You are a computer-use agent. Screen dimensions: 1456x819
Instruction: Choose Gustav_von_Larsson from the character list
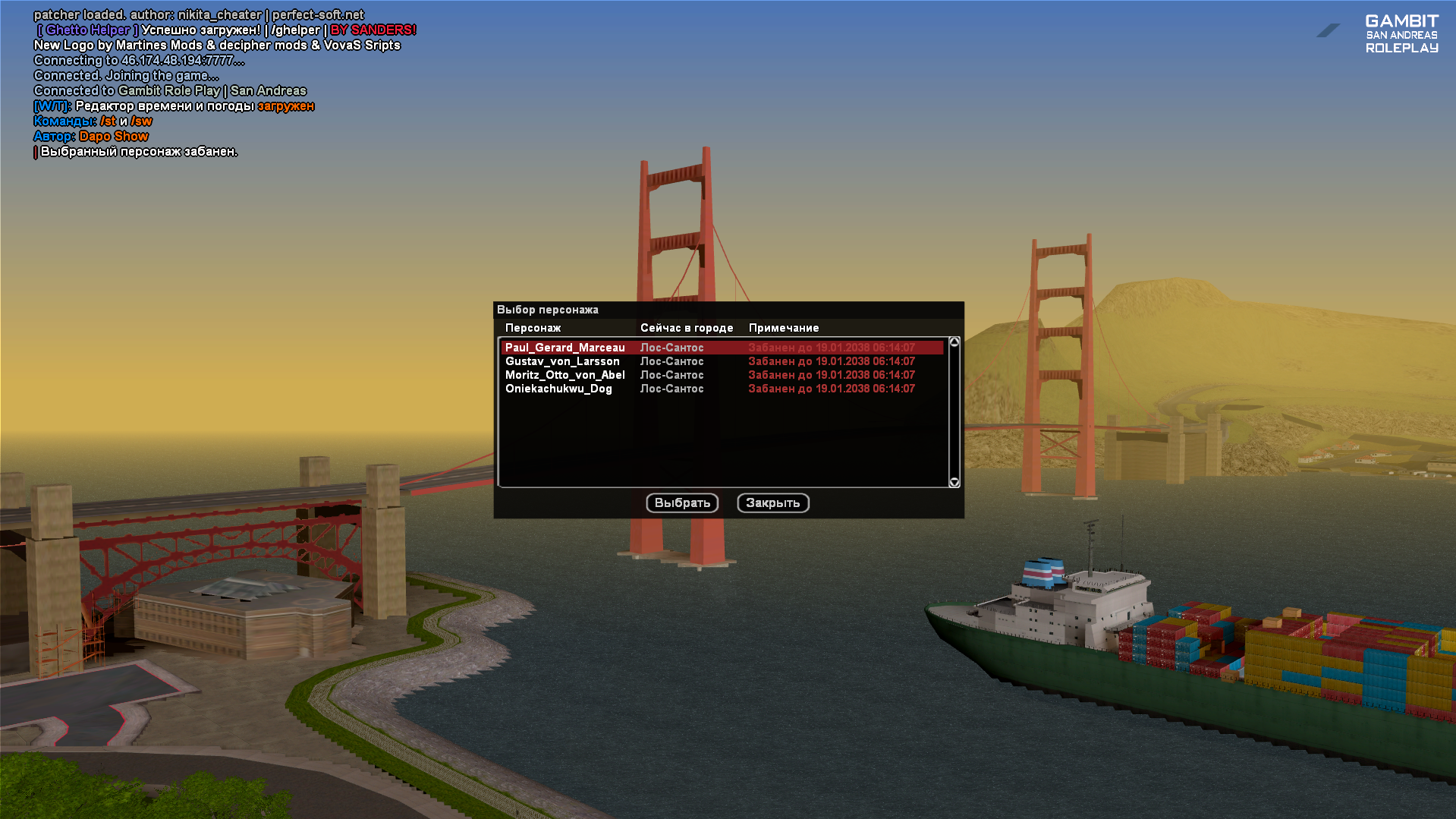(x=562, y=361)
